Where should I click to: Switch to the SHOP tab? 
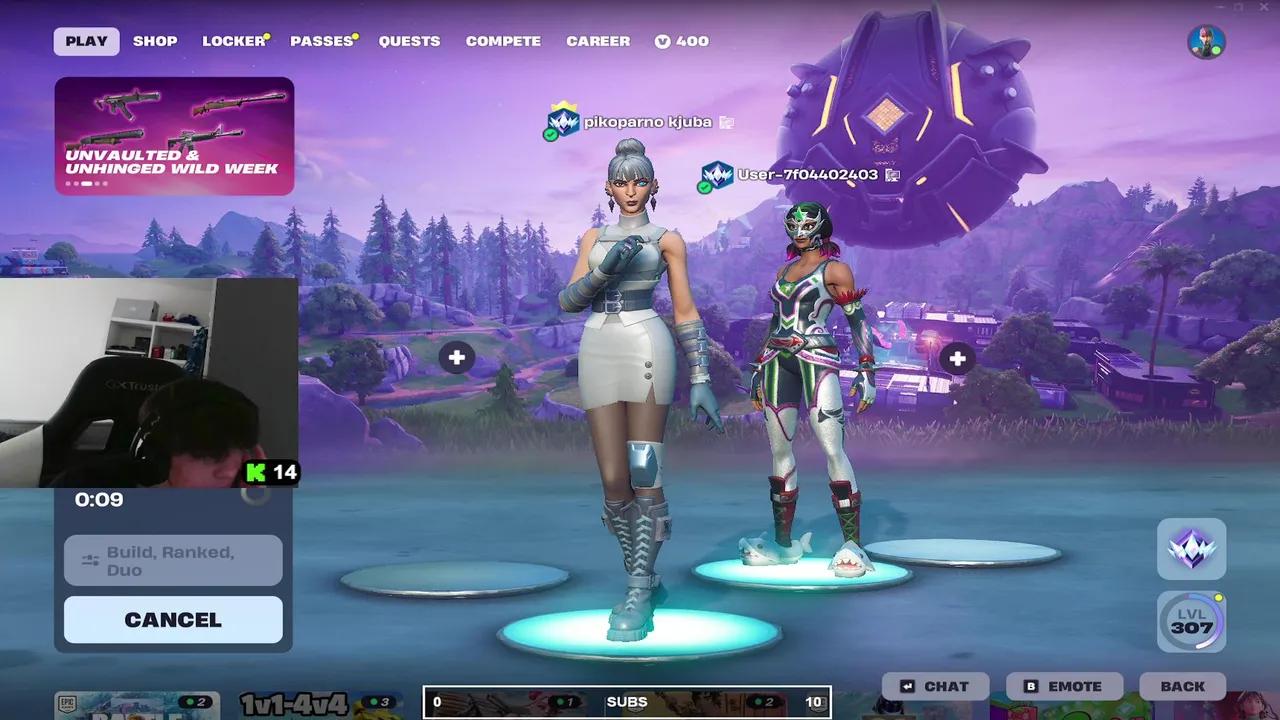[155, 41]
